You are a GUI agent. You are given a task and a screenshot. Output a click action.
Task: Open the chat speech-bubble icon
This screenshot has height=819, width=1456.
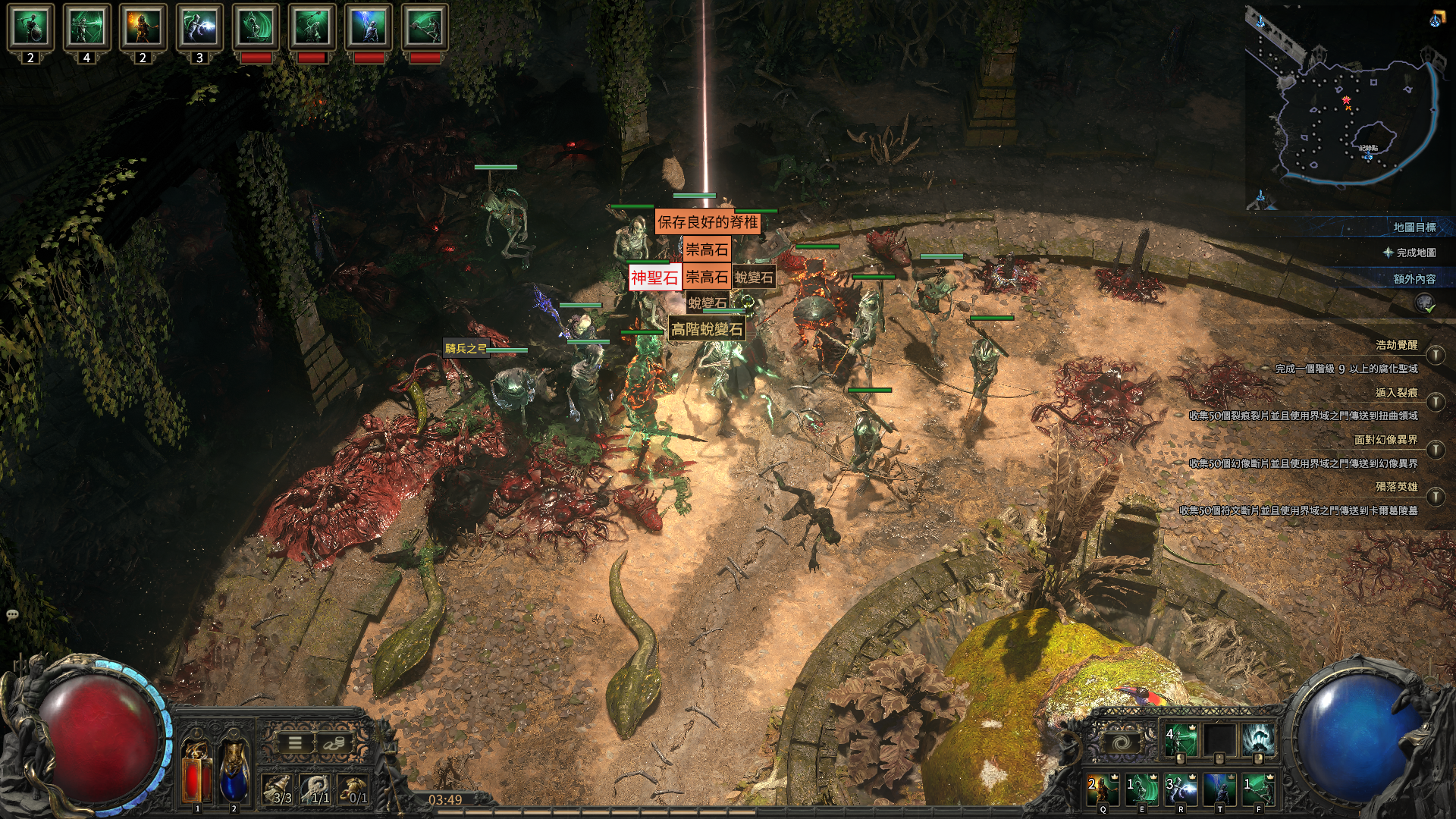tap(12, 614)
